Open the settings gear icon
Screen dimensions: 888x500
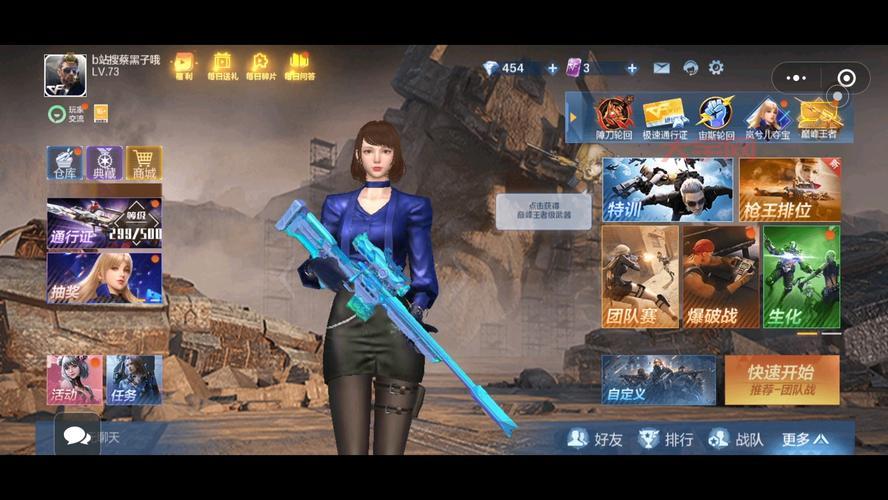tap(716, 68)
